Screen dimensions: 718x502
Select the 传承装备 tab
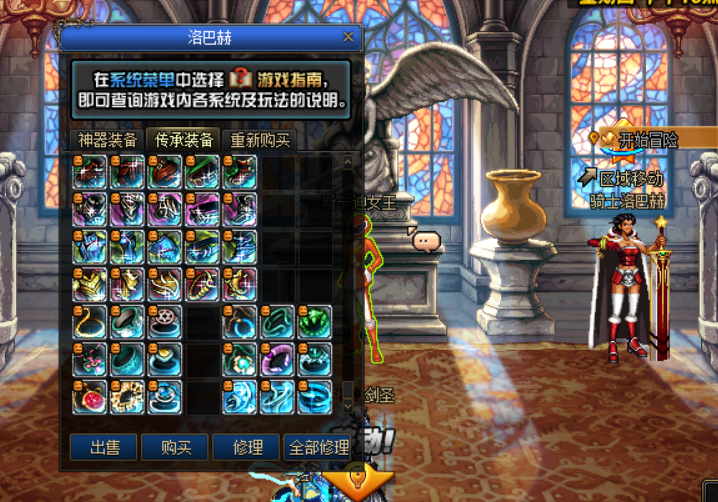click(x=183, y=140)
